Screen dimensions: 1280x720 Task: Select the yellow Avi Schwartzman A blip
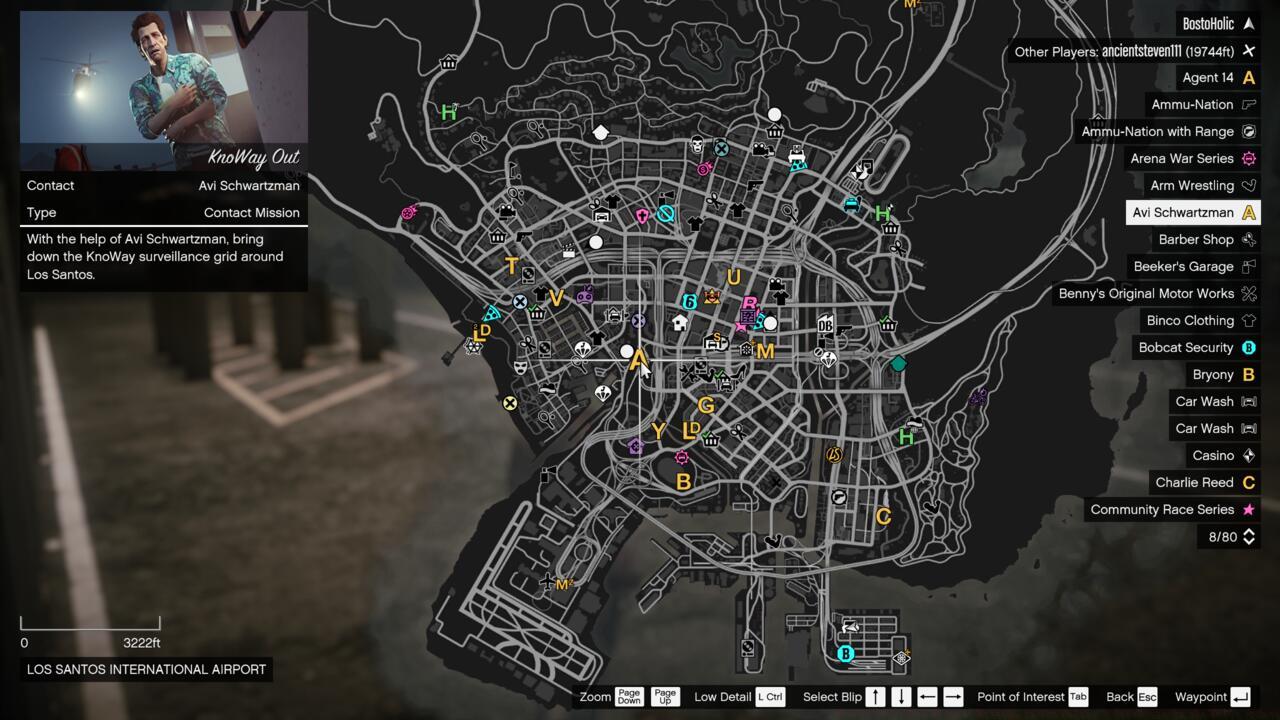pos(639,360)
